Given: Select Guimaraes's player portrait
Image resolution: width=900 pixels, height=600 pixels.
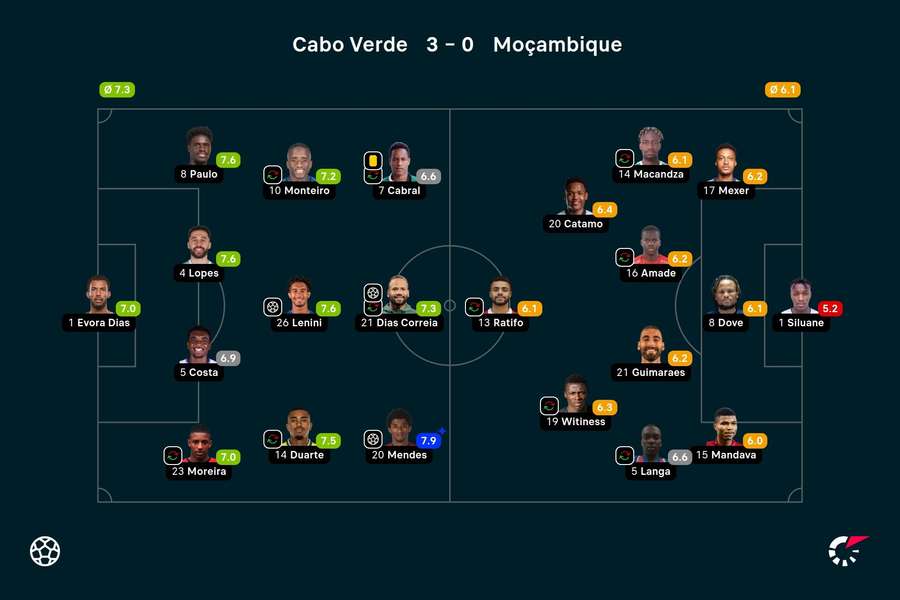Looking at the screenshot, I should [x=651, y=346].
